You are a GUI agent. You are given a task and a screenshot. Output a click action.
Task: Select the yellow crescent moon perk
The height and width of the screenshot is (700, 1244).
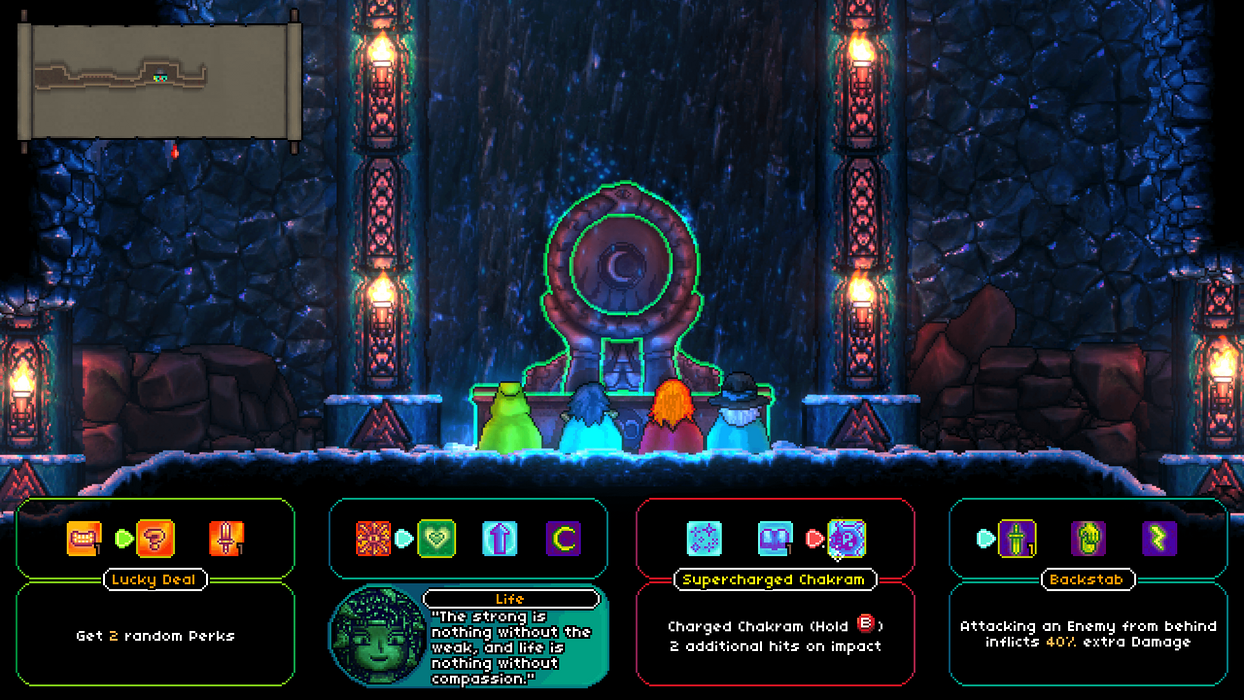[x=563, y=539]
